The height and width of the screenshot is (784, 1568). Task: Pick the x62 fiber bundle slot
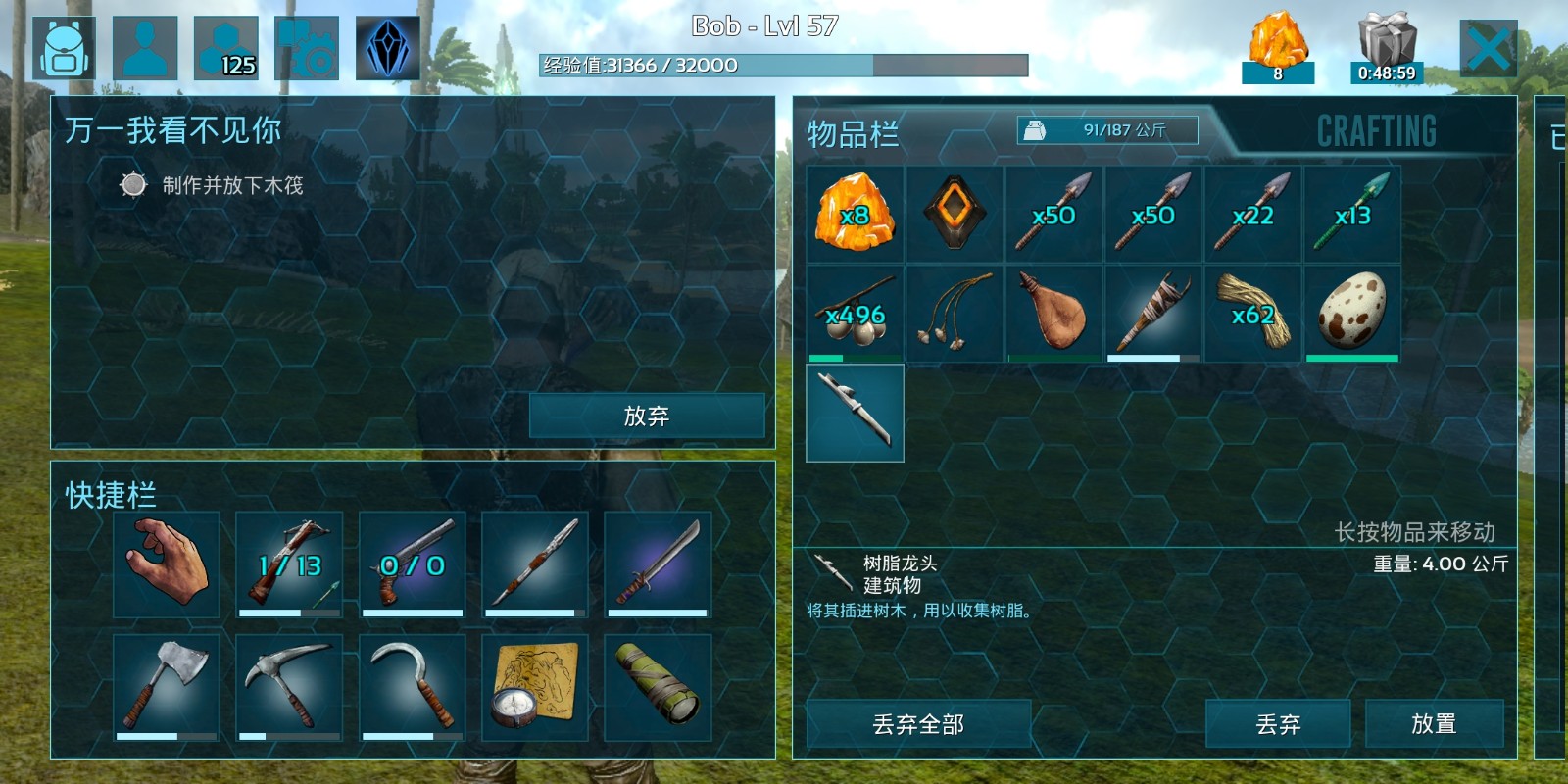[1252, 314]
